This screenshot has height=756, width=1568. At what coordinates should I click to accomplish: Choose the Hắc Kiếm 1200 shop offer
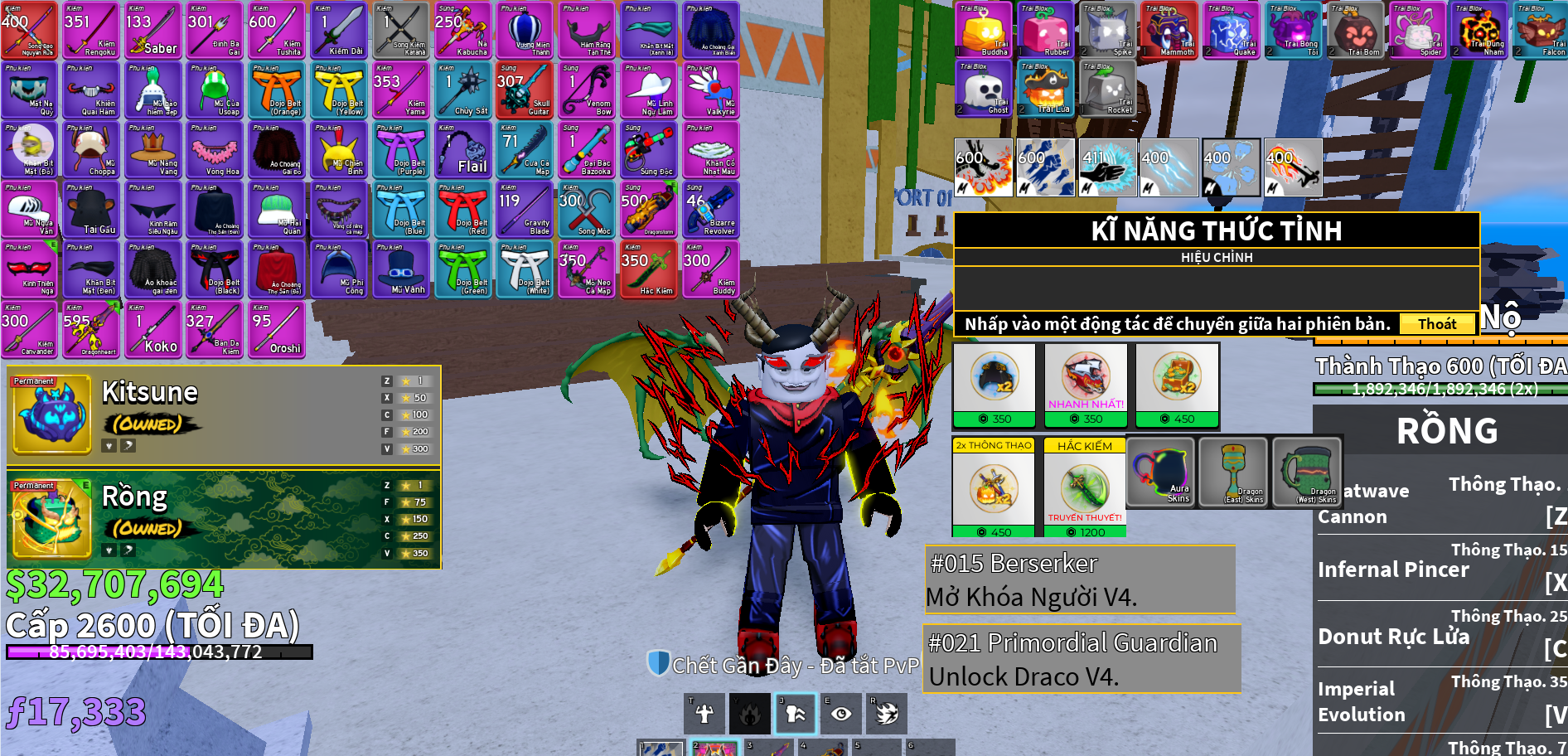pos(1085,489)
